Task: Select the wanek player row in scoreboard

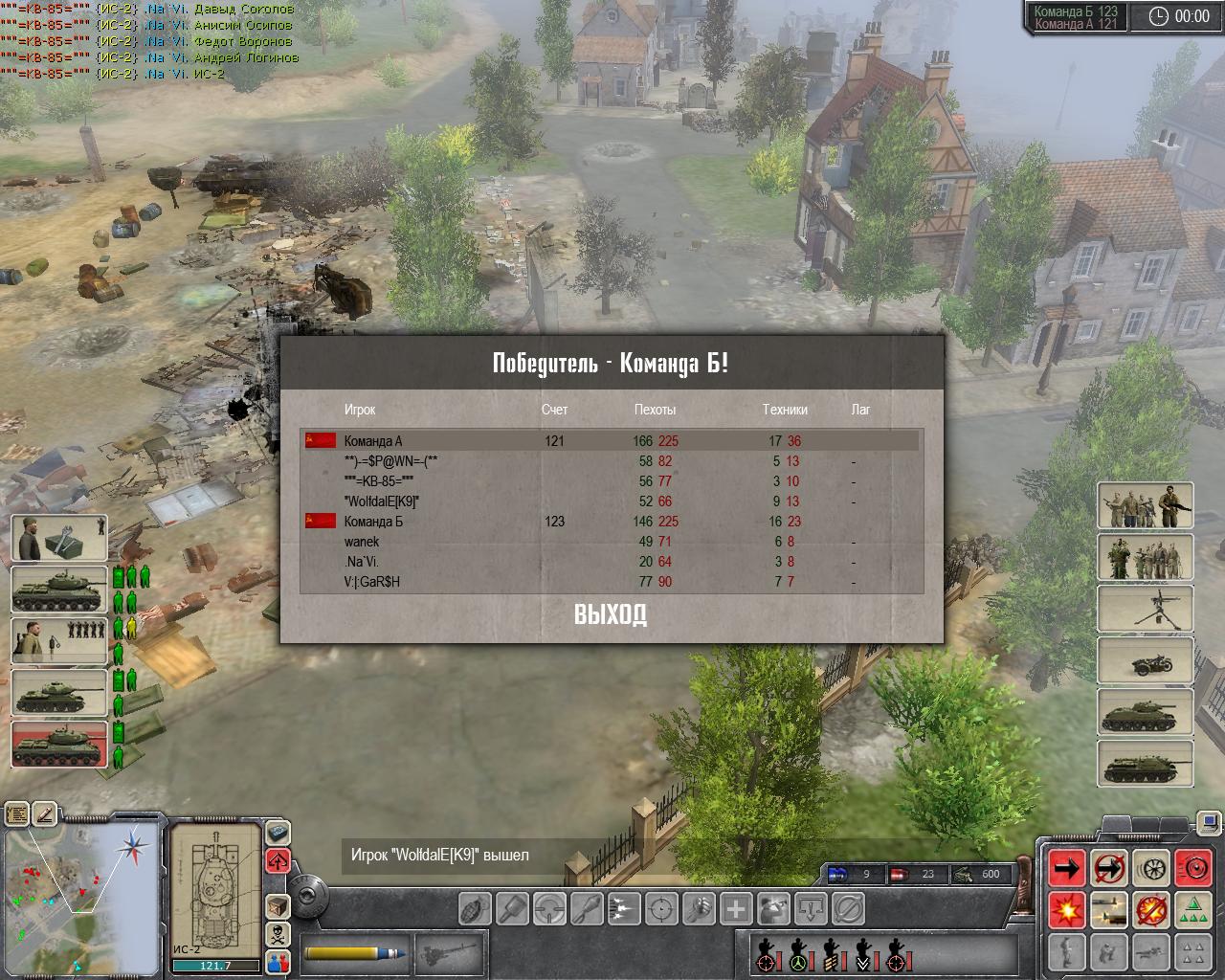Action: coord(362,542)
